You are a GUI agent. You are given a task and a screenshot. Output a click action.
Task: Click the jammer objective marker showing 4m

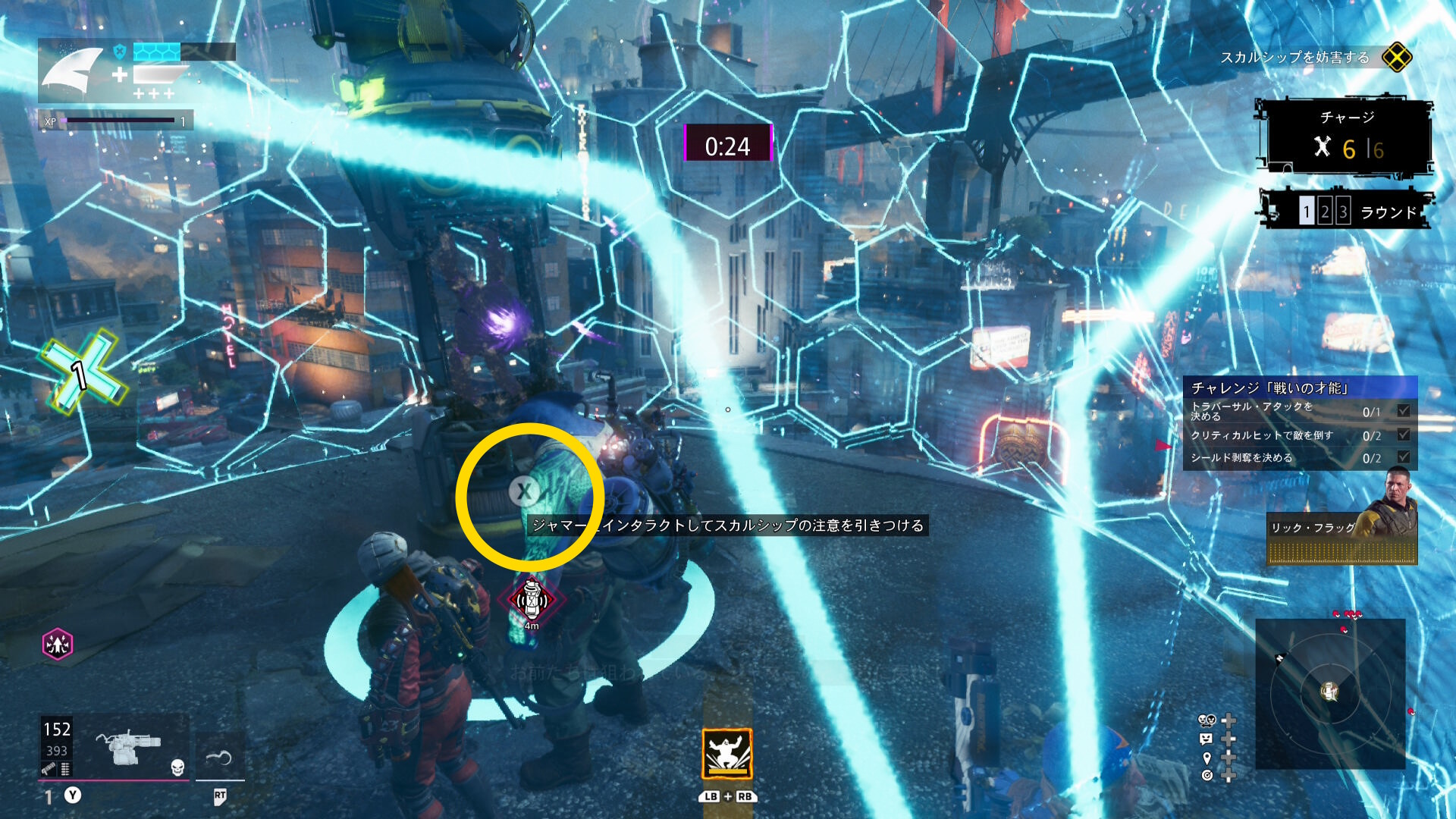[531, 600]
